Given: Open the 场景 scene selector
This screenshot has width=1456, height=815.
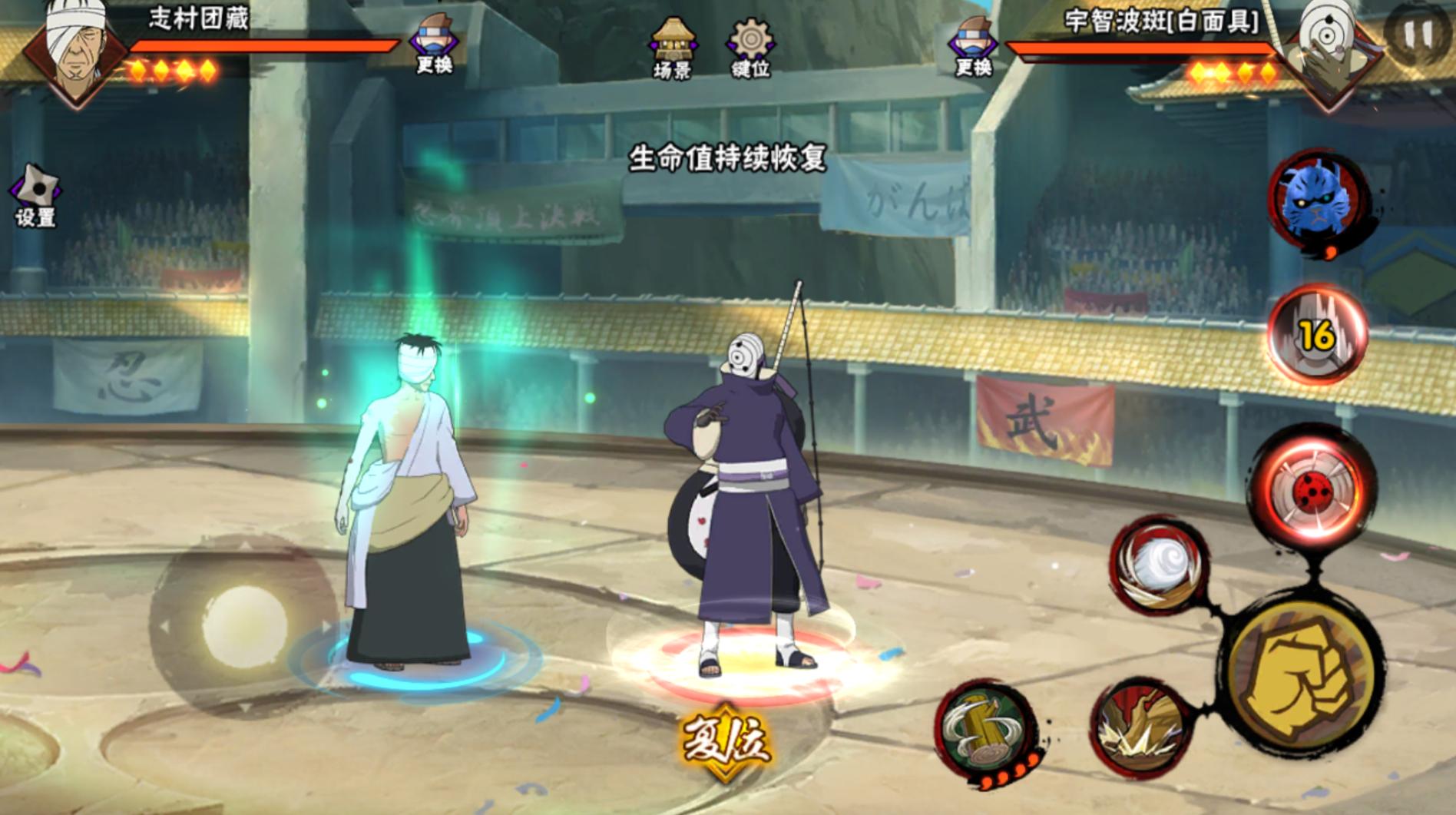Looking at the screenshot, I should (673, 46).
